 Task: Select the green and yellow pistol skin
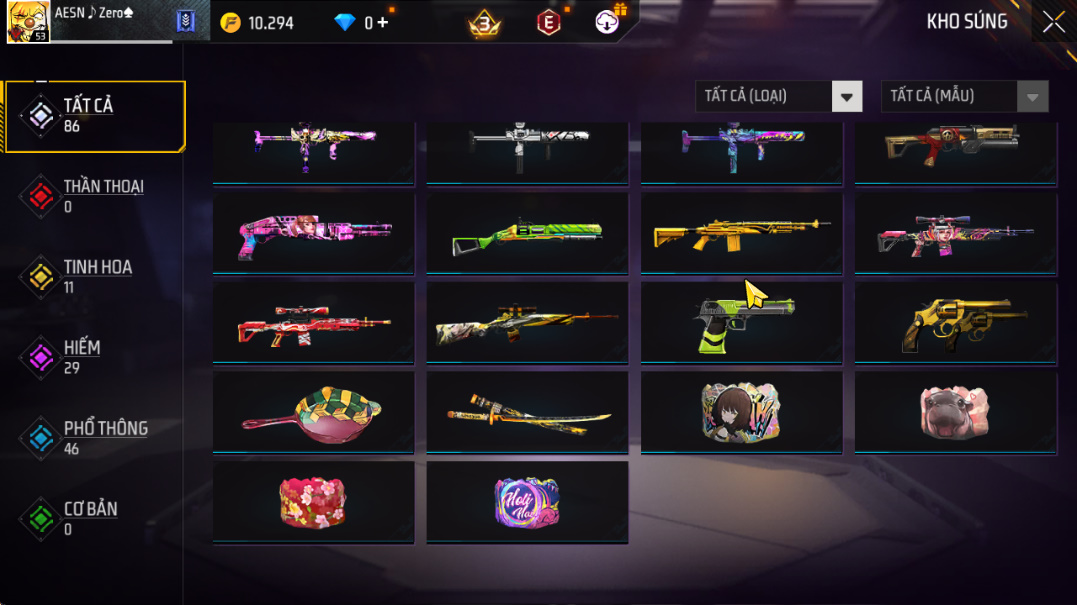741,323
